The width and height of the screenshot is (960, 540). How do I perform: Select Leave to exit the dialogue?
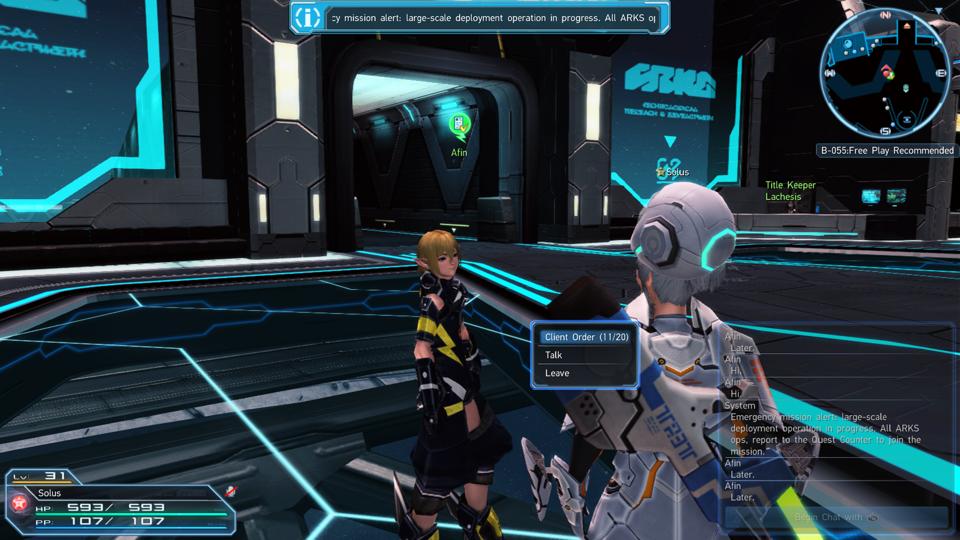pos(557,373)
